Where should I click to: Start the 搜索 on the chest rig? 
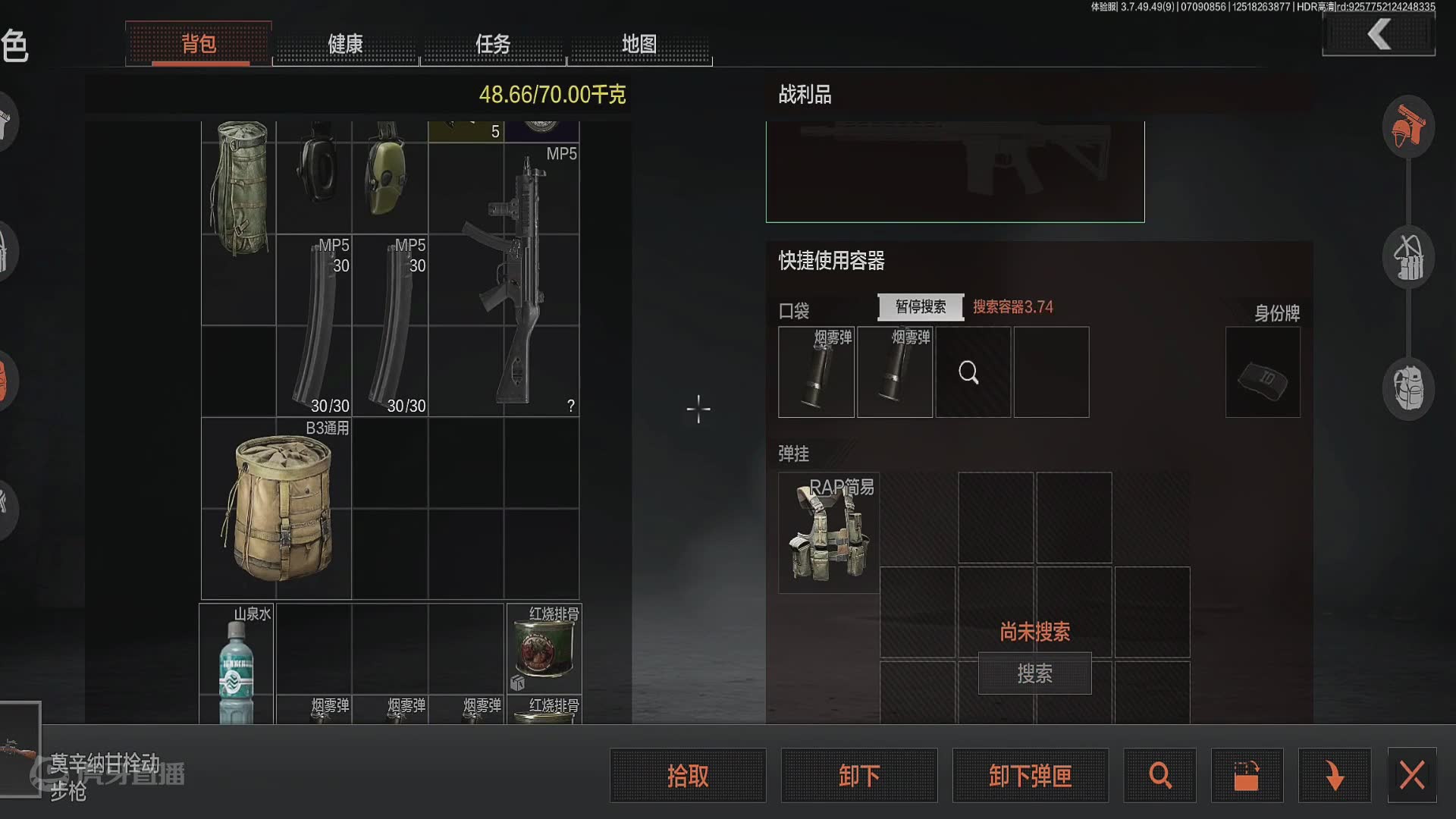(x=1034, y=673)
